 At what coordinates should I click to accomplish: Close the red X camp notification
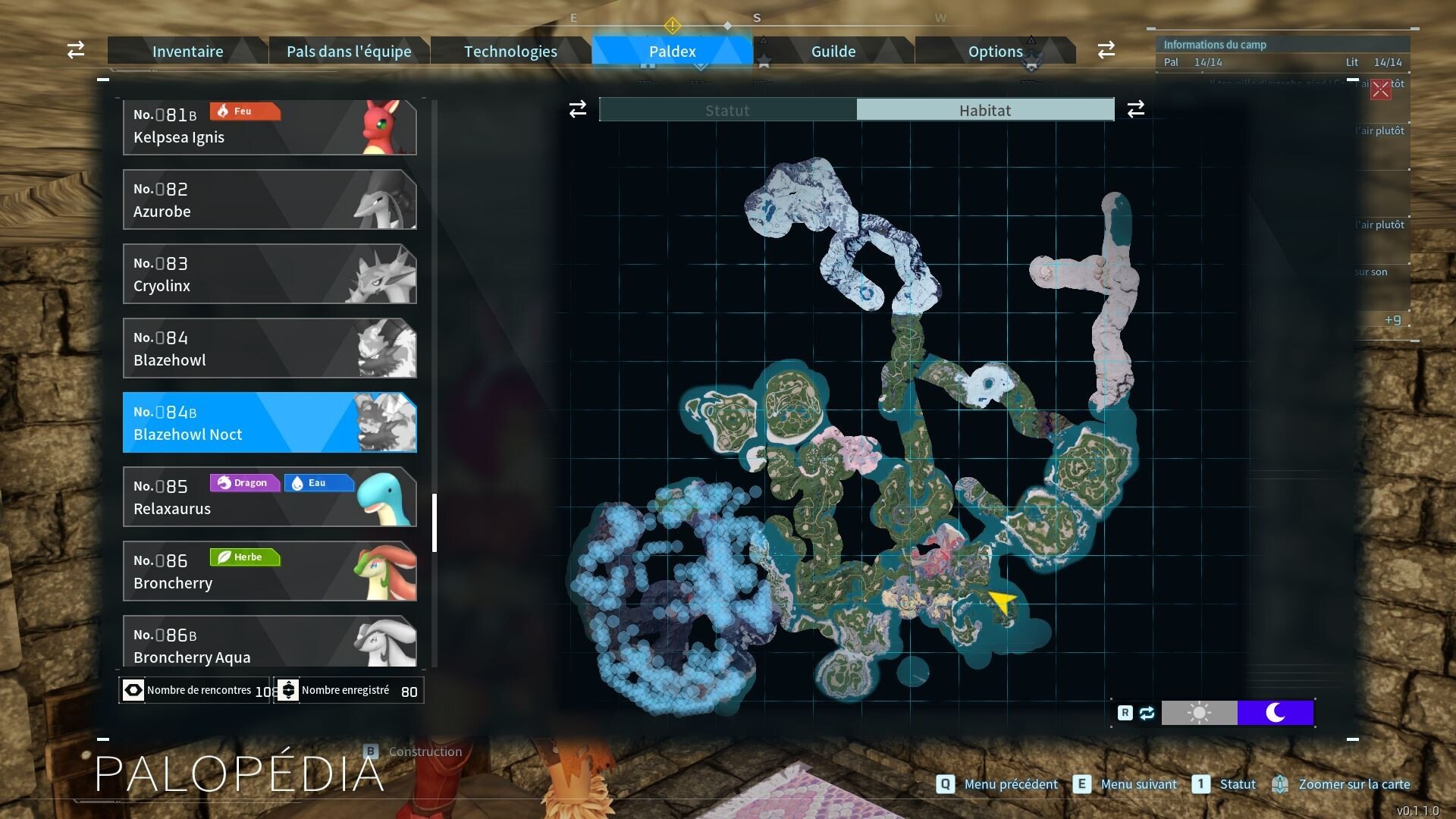(x=1380, y=89)
